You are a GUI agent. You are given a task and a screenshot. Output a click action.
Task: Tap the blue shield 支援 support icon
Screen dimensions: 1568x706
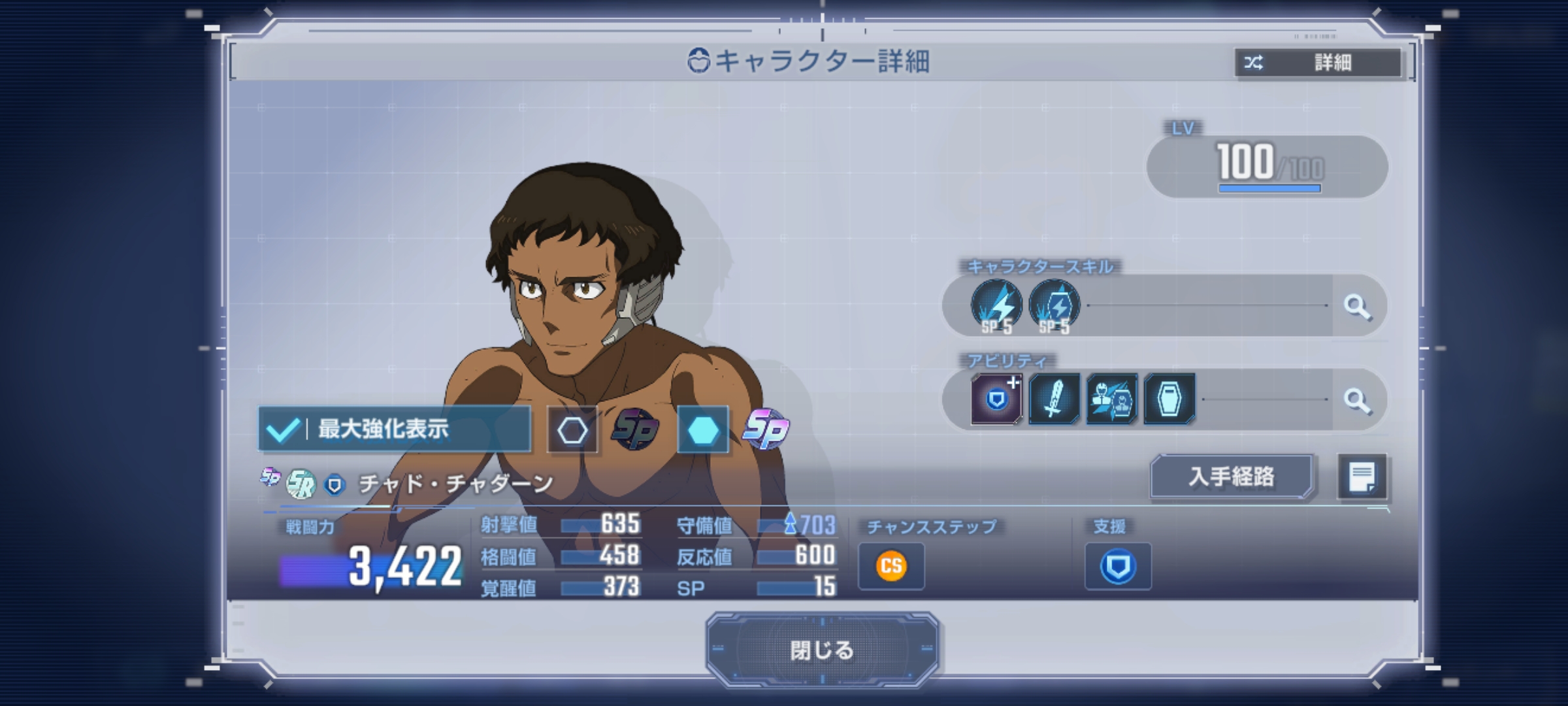[x=1118, y=566]
